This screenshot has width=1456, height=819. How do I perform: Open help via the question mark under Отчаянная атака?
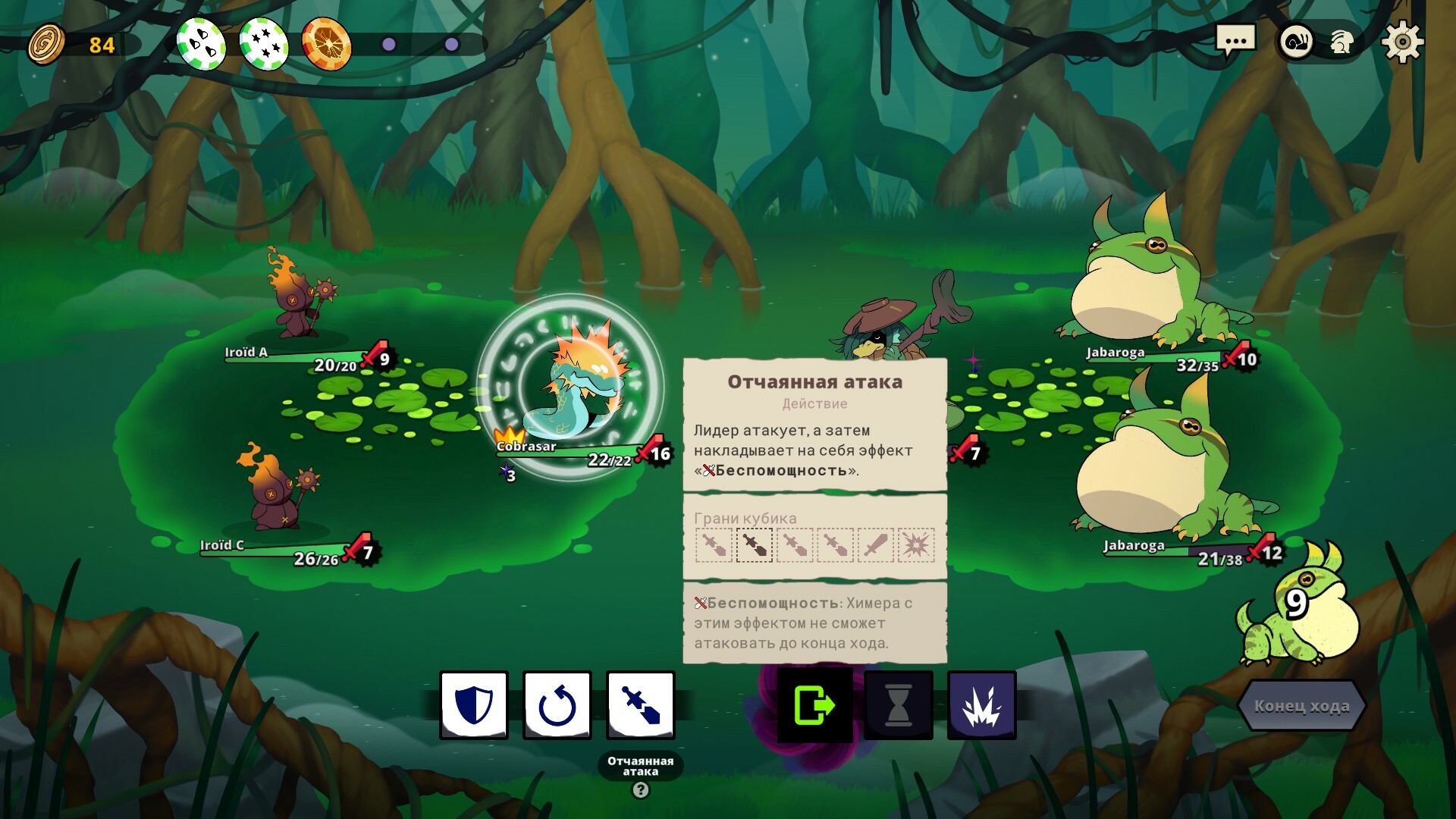639,789
